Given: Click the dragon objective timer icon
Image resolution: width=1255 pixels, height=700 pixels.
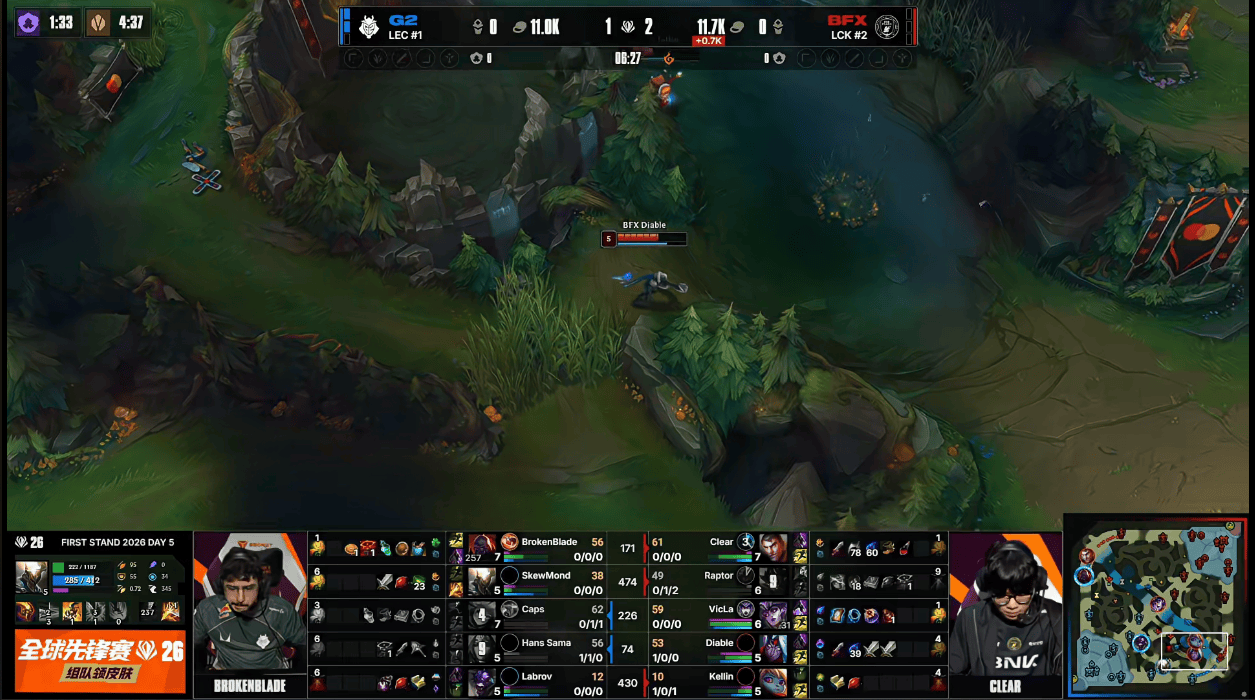Looking at the screenshot, I should coord(98,22).
